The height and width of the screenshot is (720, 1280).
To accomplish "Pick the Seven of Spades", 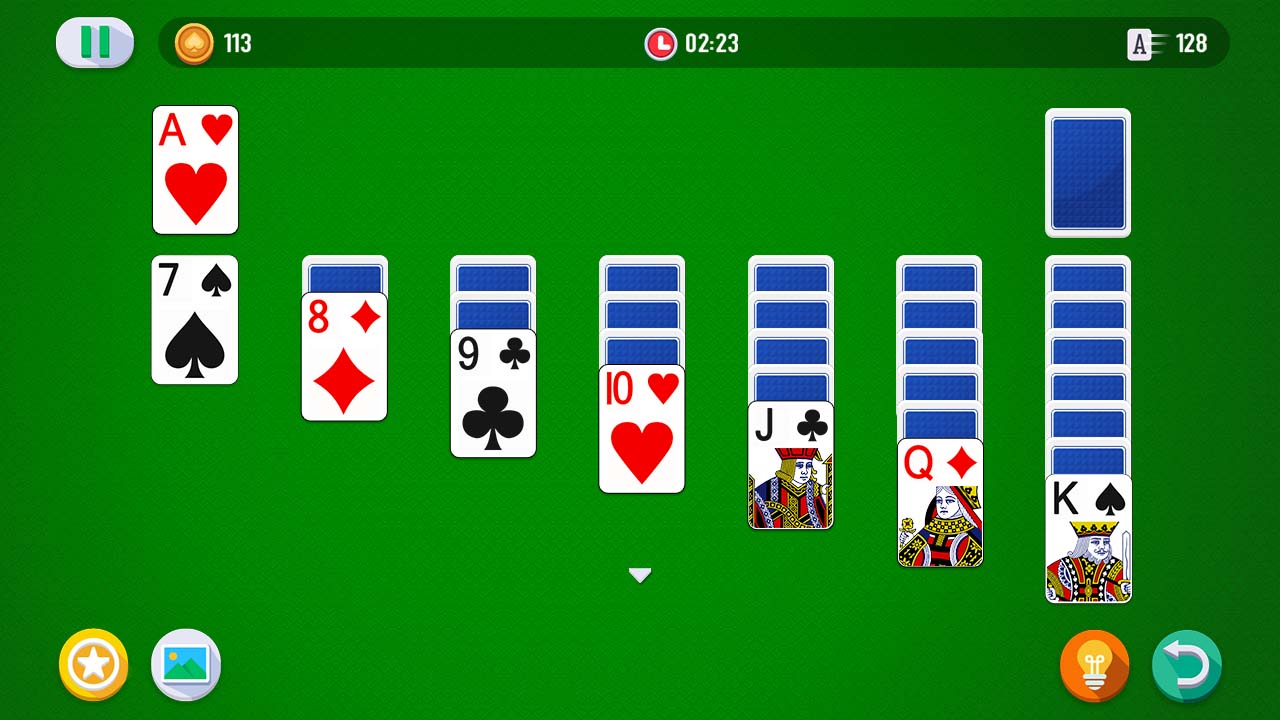I will [x=195, y=320].
